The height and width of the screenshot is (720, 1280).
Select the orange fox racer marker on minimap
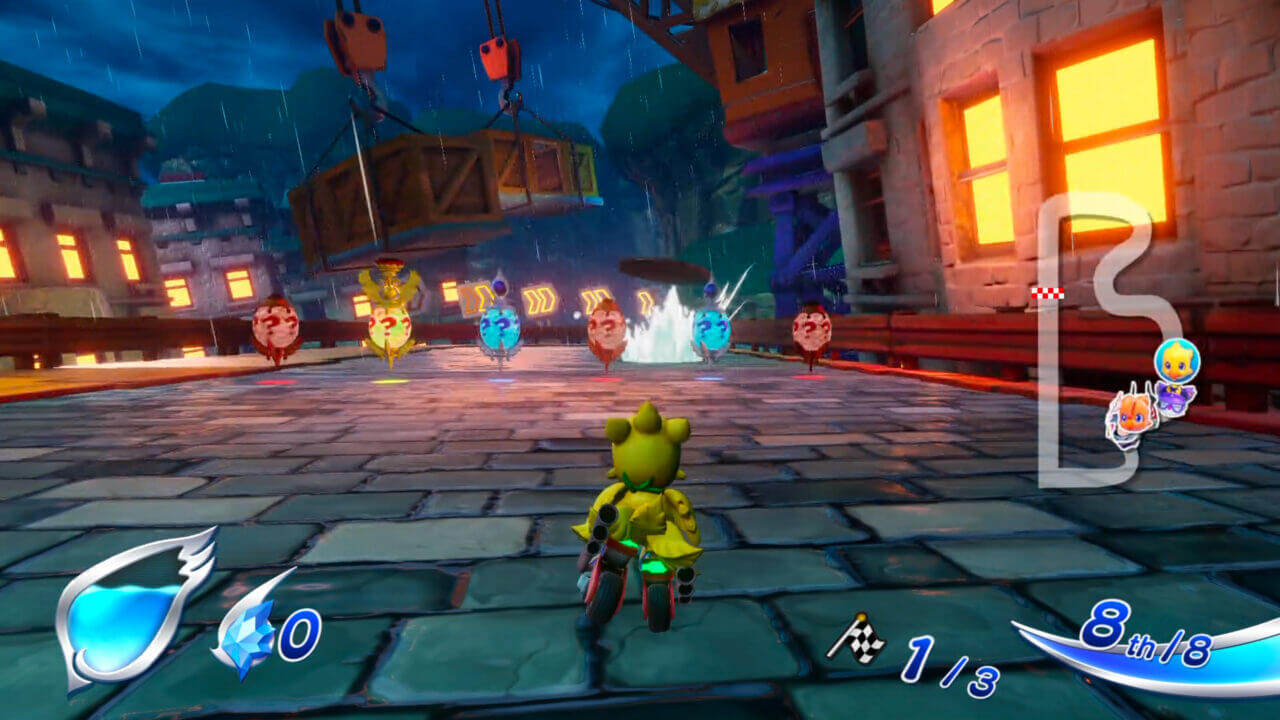point(1131,414)
